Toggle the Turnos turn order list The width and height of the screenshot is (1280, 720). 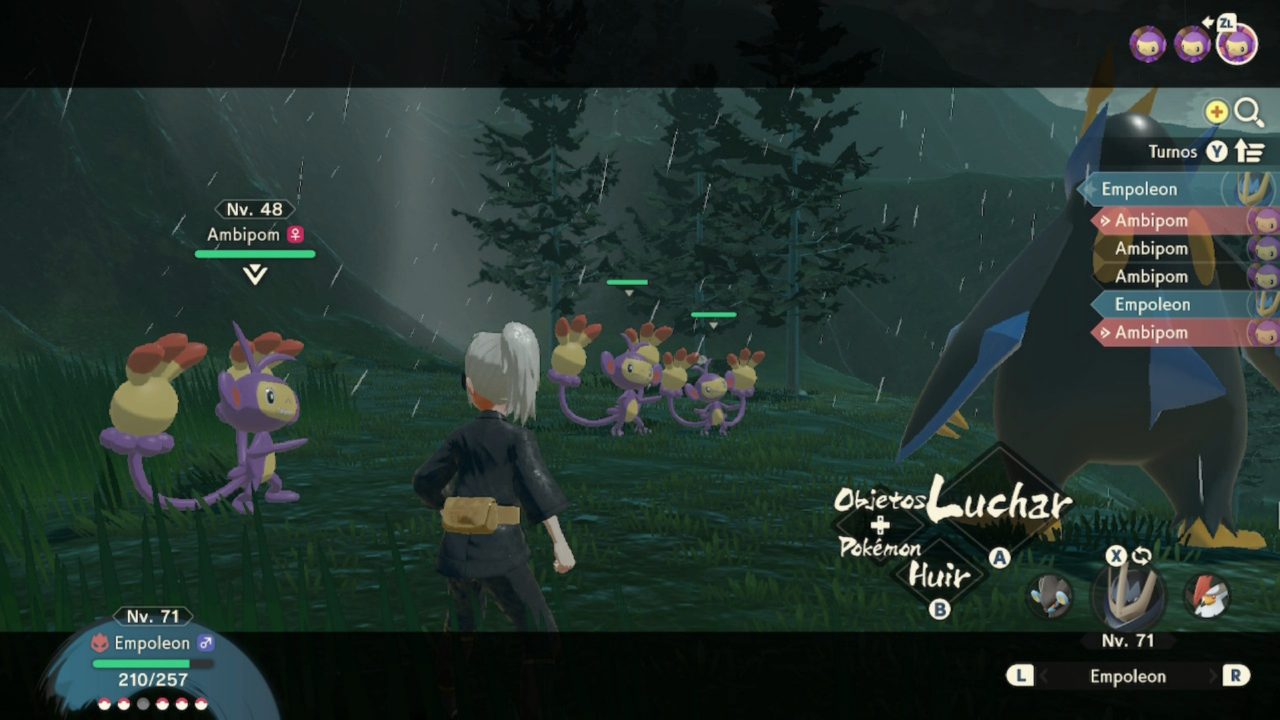1206,152
